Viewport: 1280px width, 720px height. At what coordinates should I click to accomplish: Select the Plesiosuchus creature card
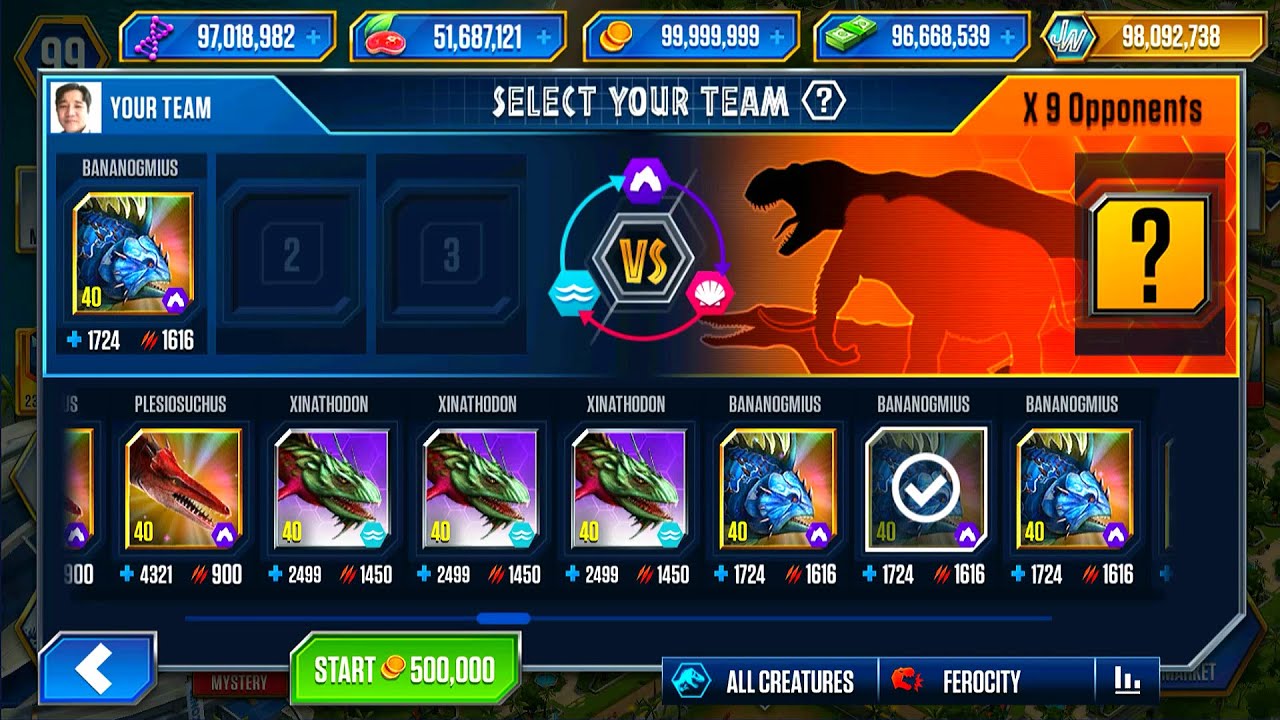[x=184, y=489]
